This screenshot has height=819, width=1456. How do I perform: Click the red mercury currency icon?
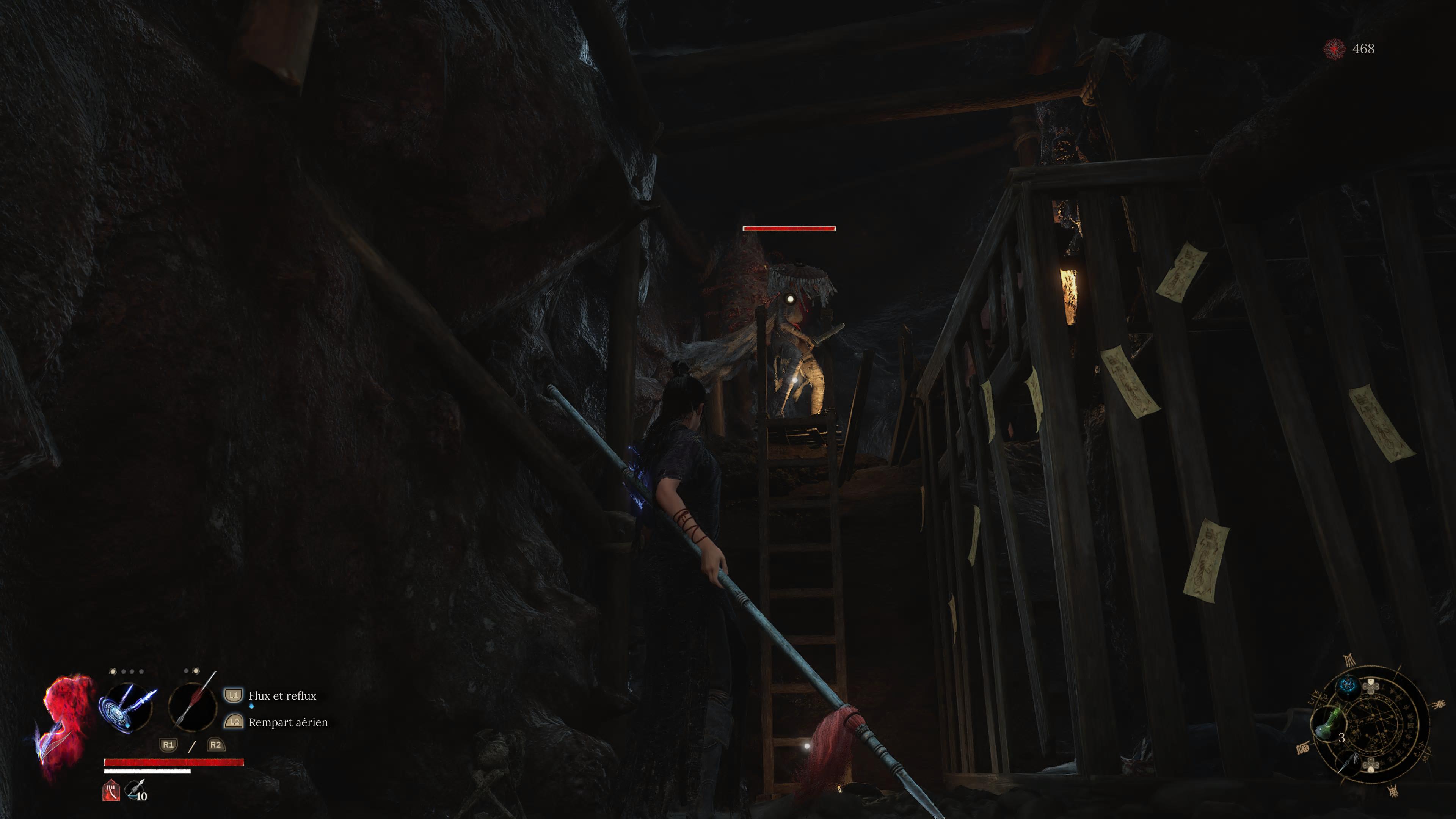pos(1335,49)
